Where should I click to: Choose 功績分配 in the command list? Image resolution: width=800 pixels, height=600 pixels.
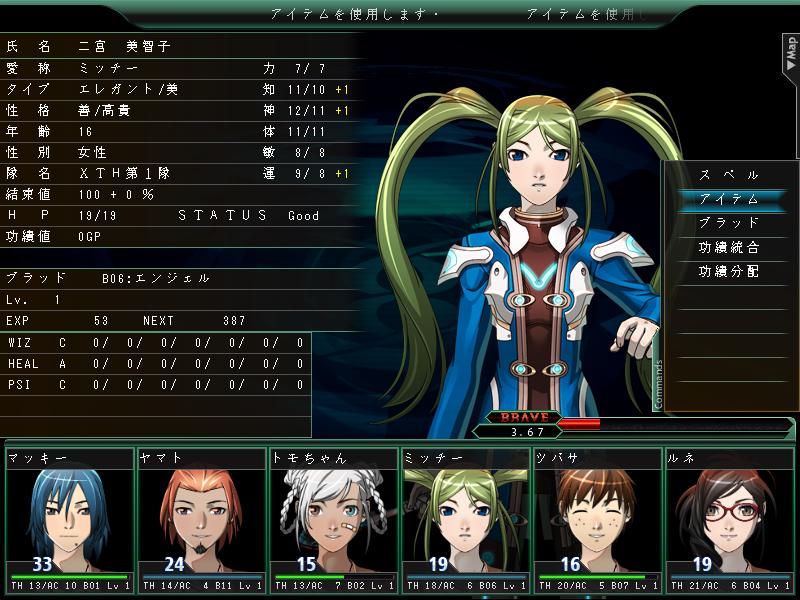729,271
